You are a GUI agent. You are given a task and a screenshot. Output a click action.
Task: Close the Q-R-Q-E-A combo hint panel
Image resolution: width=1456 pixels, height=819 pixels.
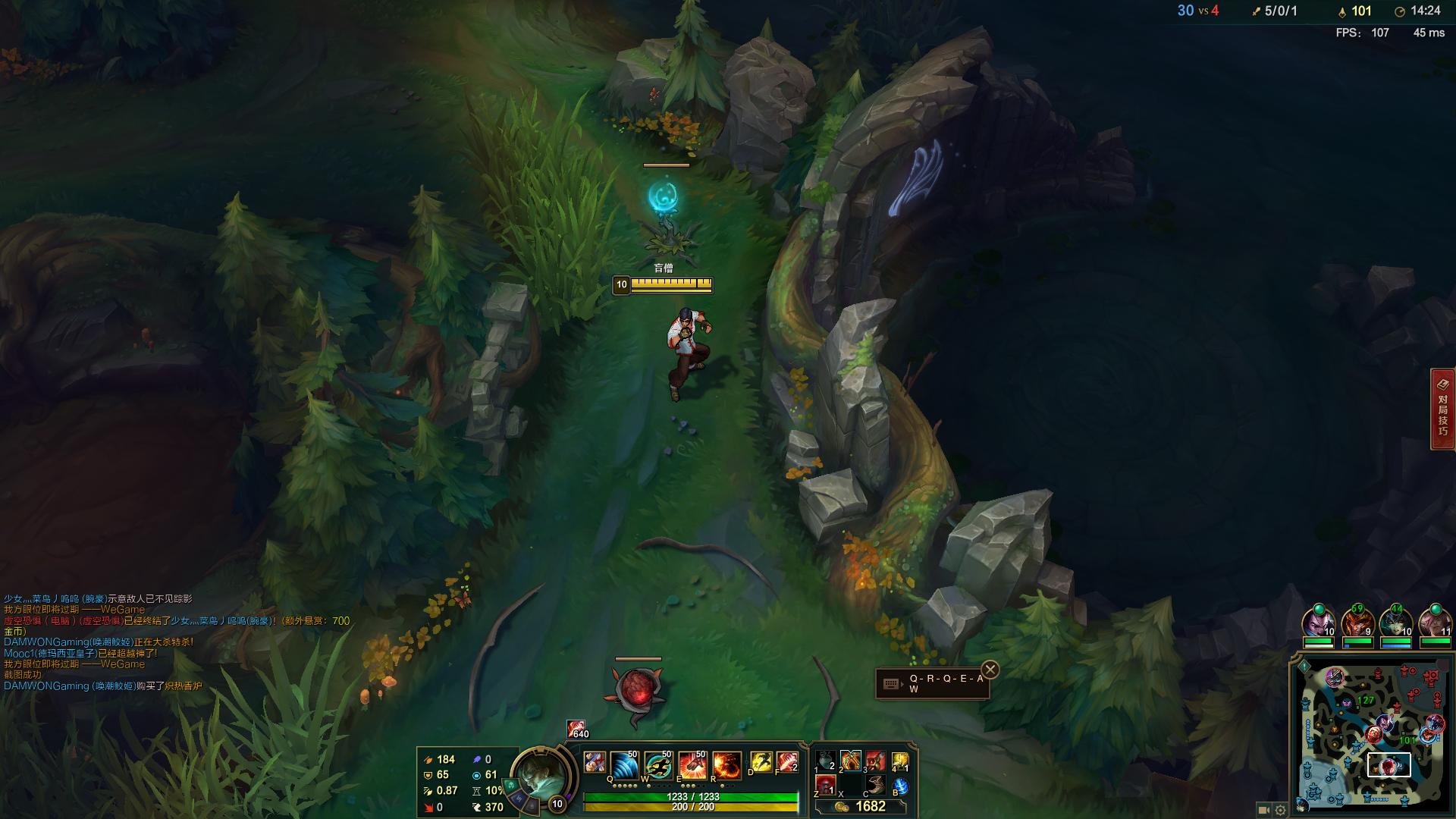pyautogui.click(x=990, y=670)
